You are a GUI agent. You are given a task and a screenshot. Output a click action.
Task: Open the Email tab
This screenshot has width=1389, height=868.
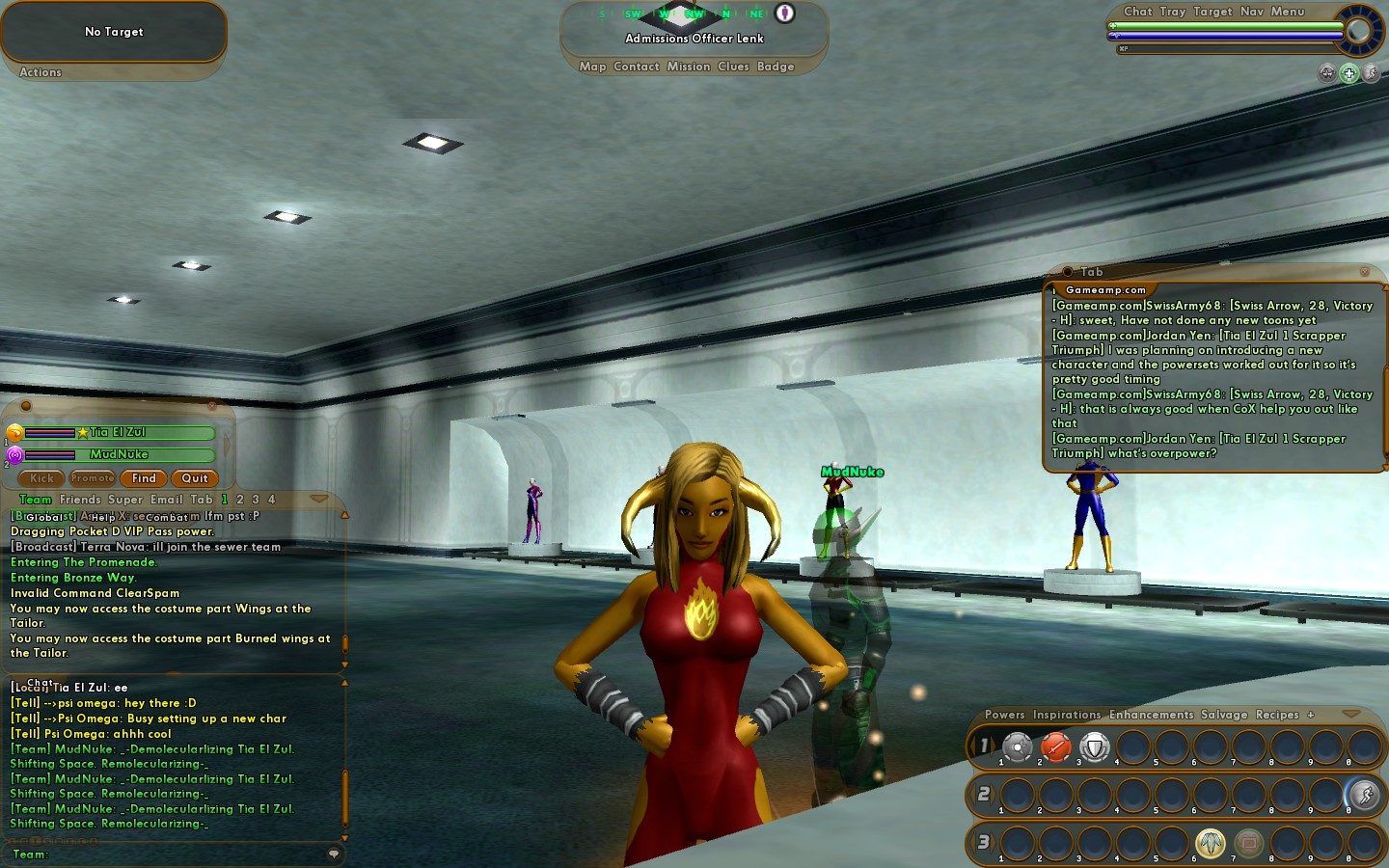click(x=166, y=500)
